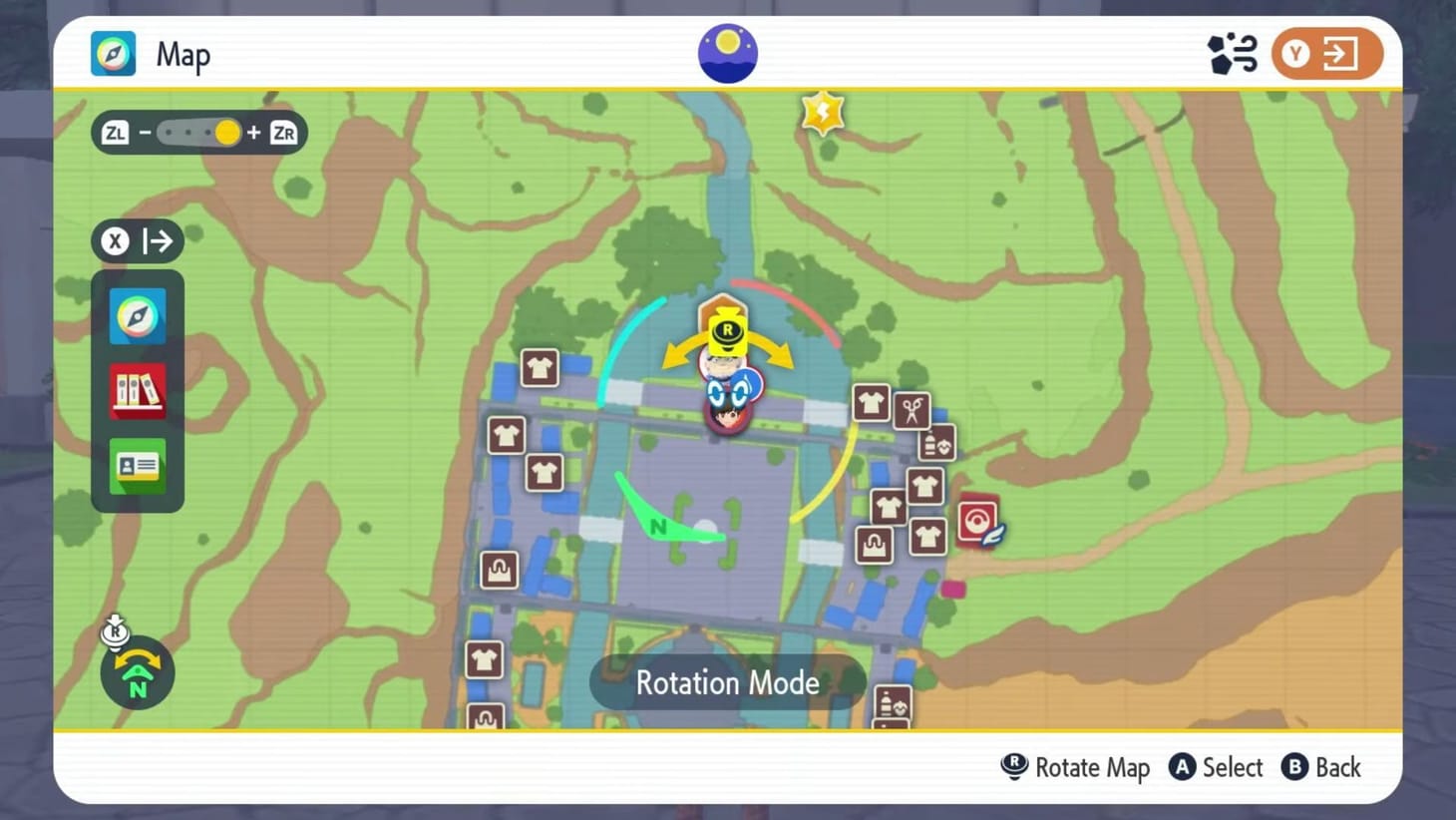Viewport: 1456px width, 820px height.
Task: Click the B Back label at bottom right
Action: pos(1321,767)
